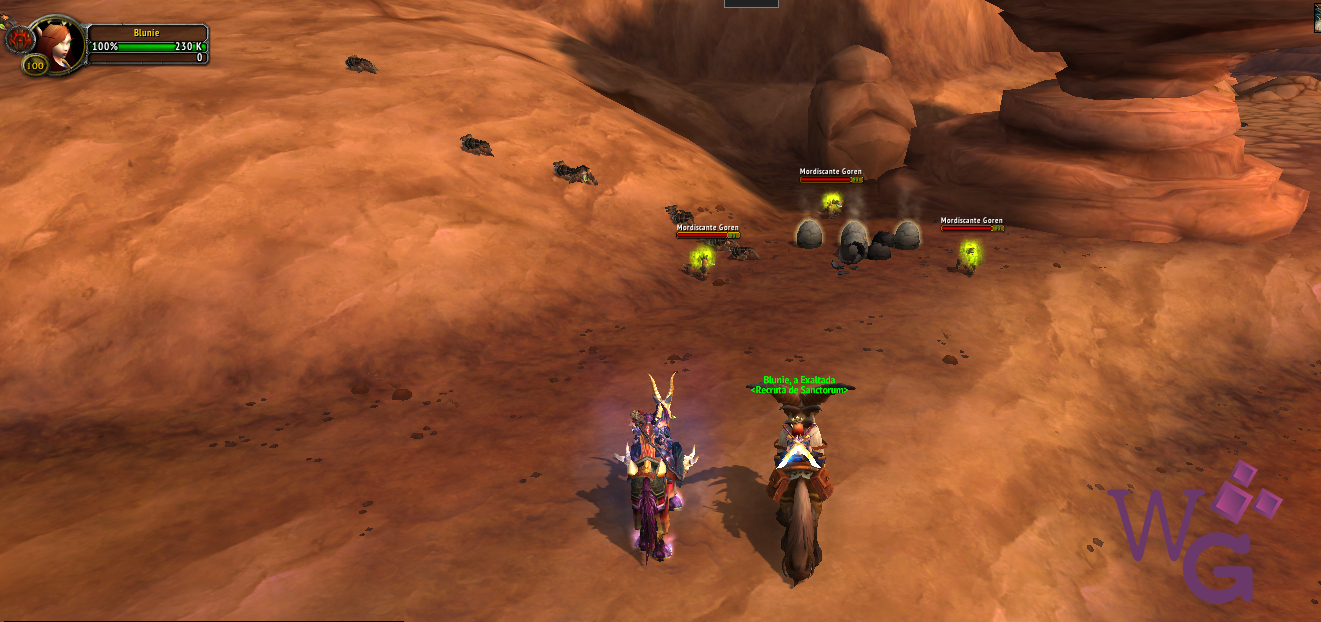Viewport: 1321px width, 622px height.
Task: Select Blunie's character portrait
Action: [x=62, y=43]
